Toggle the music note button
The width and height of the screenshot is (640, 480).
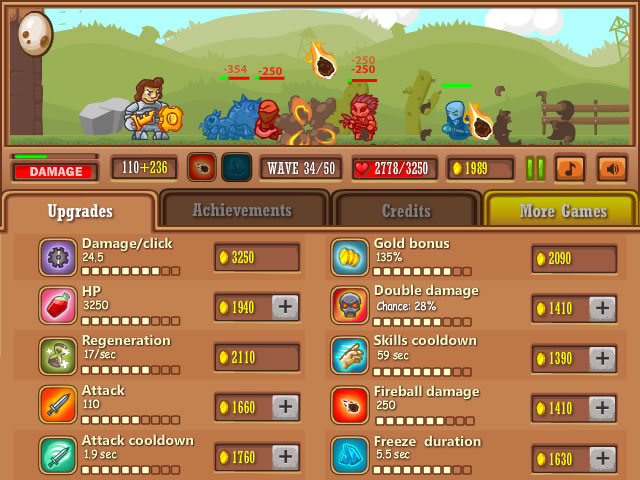[x=569, y=168]
